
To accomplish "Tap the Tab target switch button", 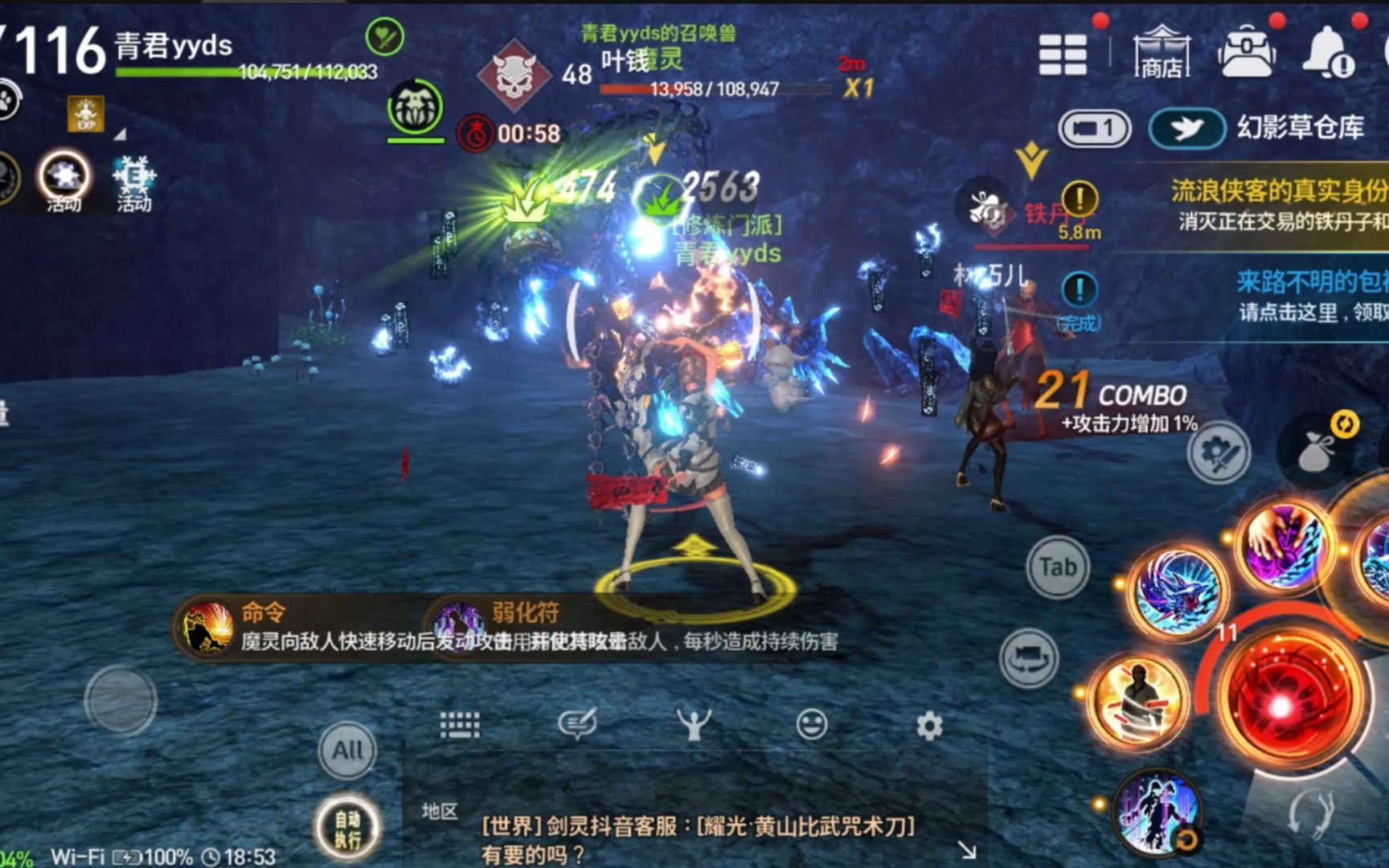I will click(x=1057, y=567).
